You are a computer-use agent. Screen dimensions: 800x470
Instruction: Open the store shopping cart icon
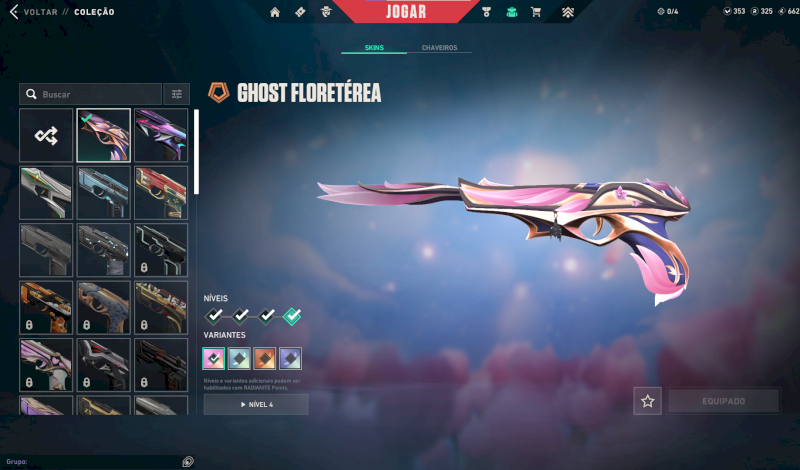(536, 12)
